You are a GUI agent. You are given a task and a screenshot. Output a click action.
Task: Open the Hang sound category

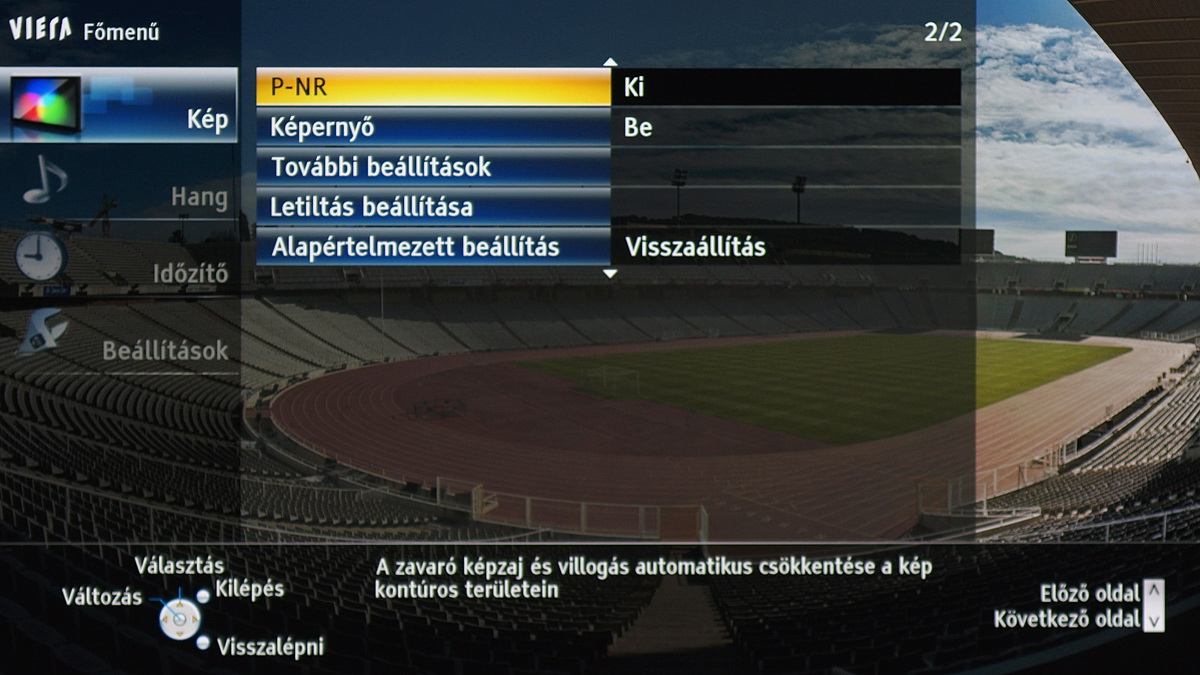coord(119,190)
